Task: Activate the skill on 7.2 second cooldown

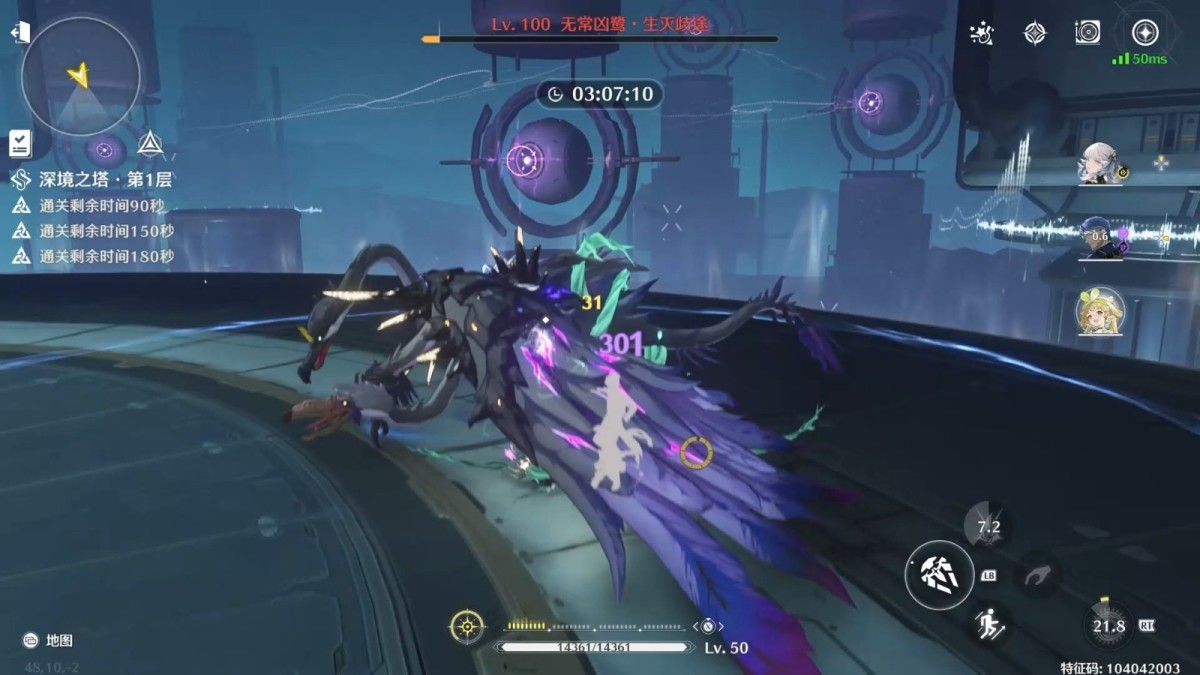Action: point(987,527)
